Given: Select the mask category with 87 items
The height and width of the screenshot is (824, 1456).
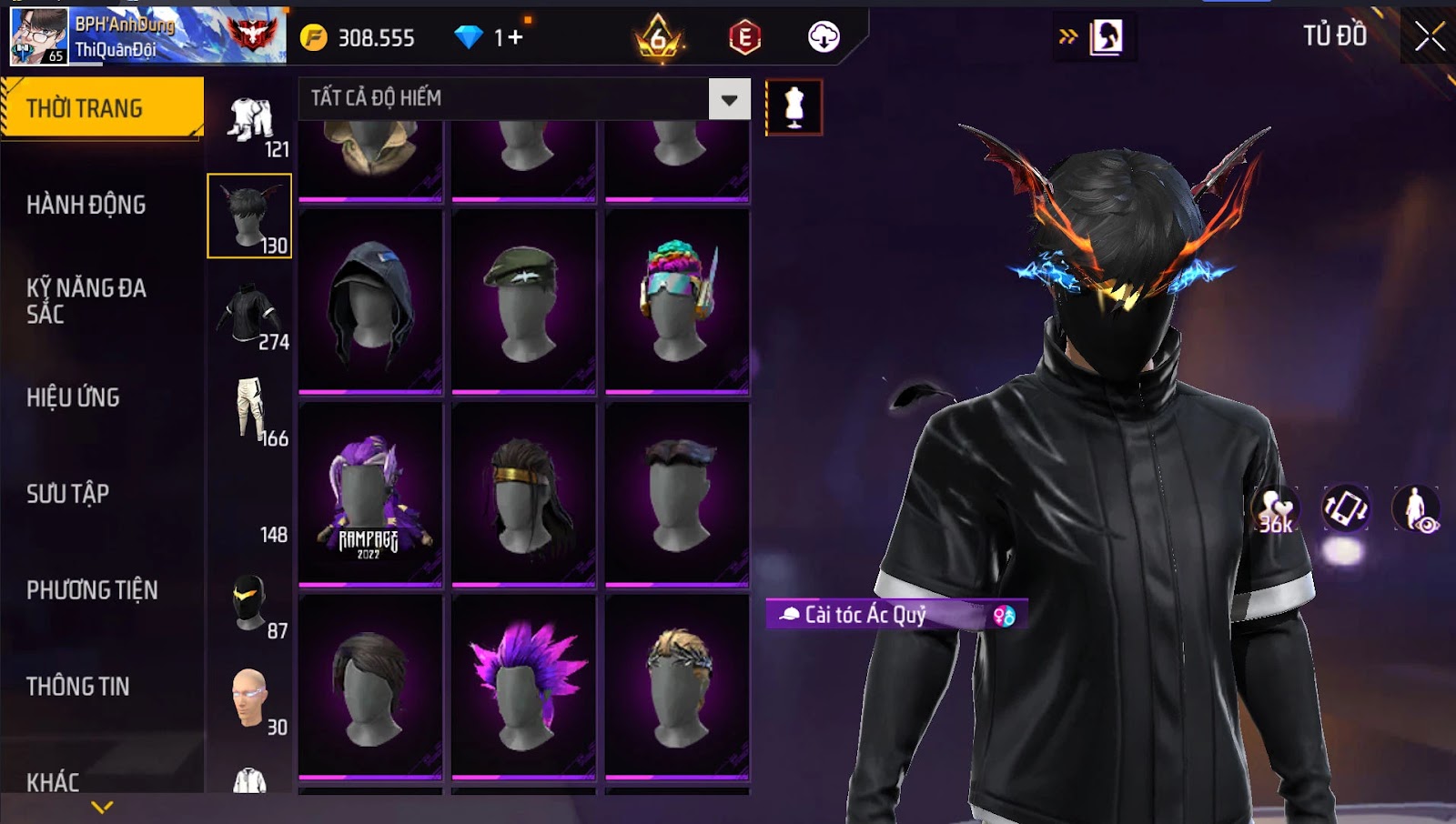Looking at the screenshot, I should coord(250,604).
